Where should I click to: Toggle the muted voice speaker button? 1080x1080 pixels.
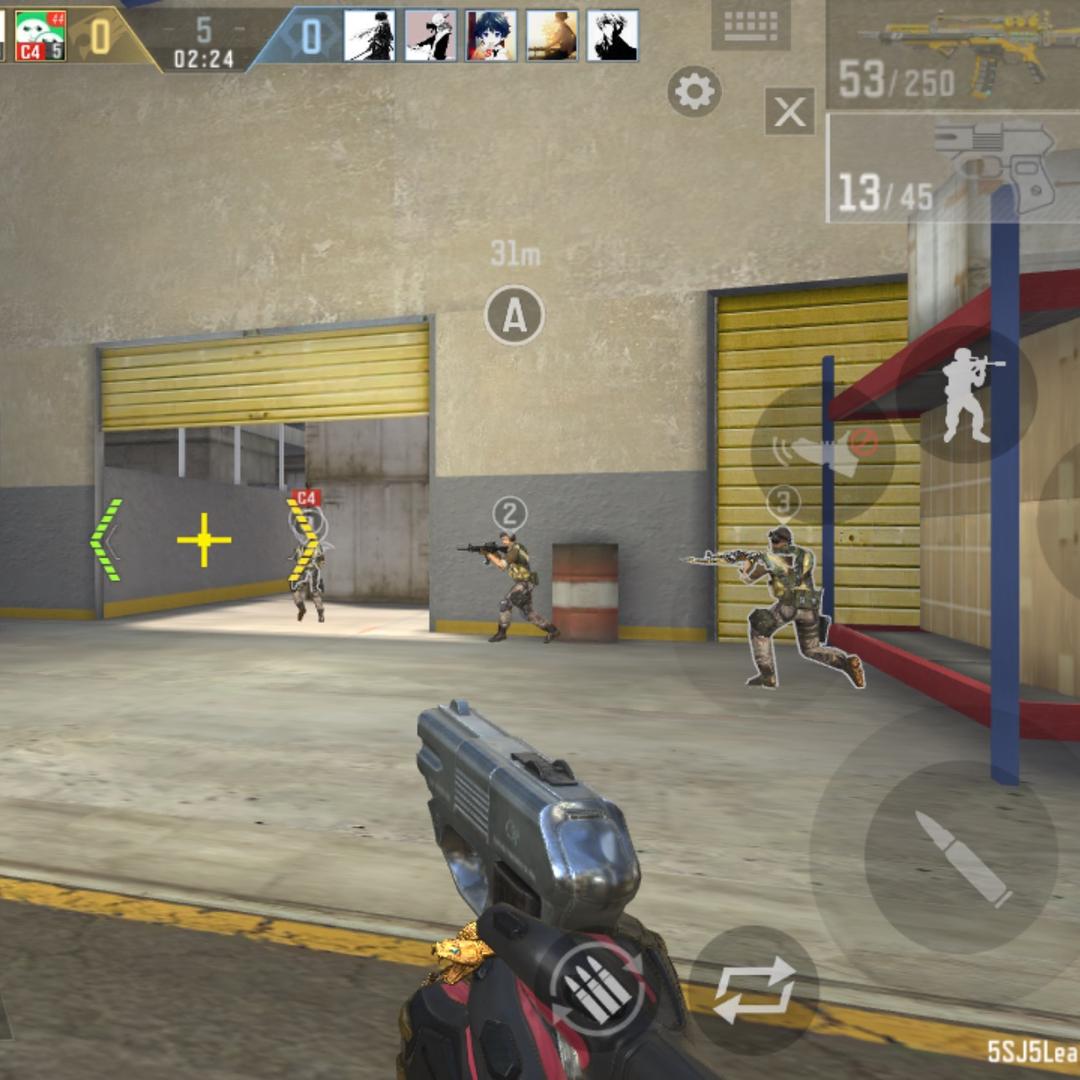(x=822, y=449)
